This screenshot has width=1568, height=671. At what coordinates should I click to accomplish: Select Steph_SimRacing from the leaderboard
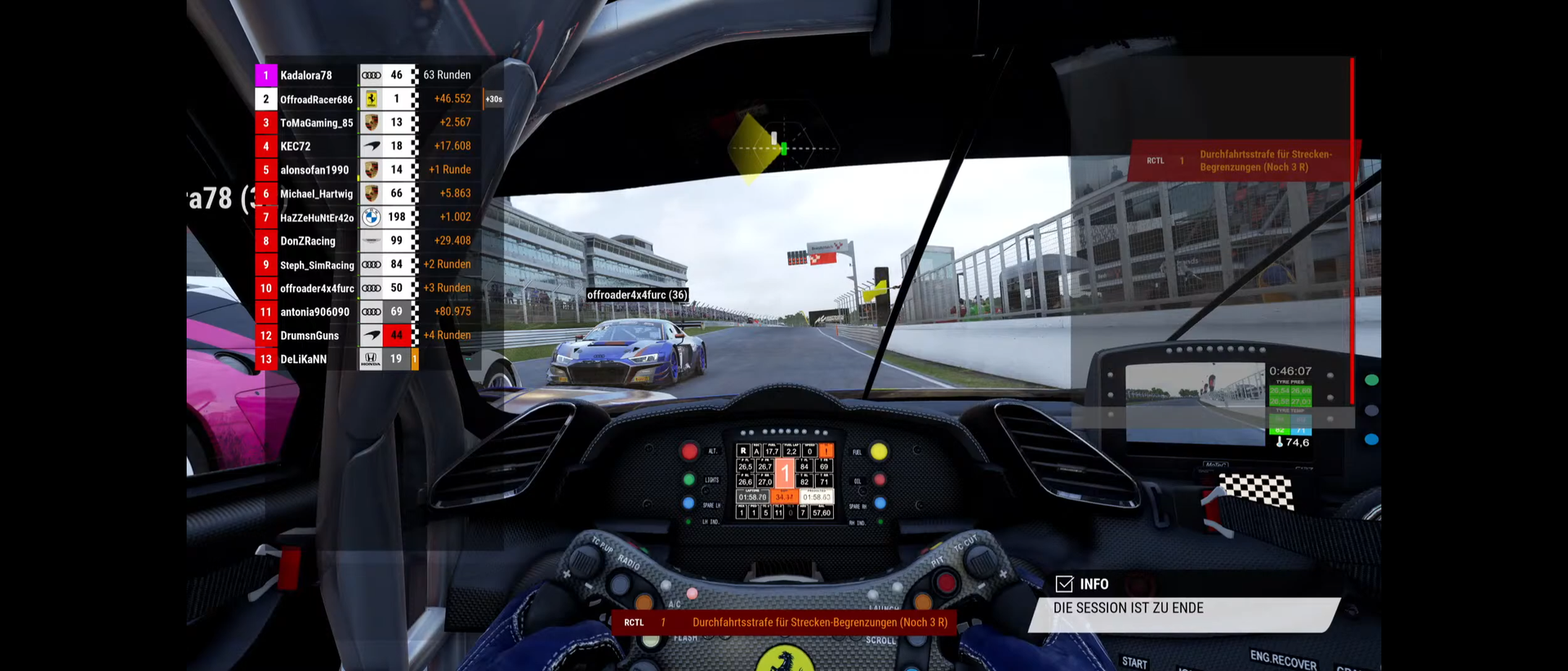317,264
